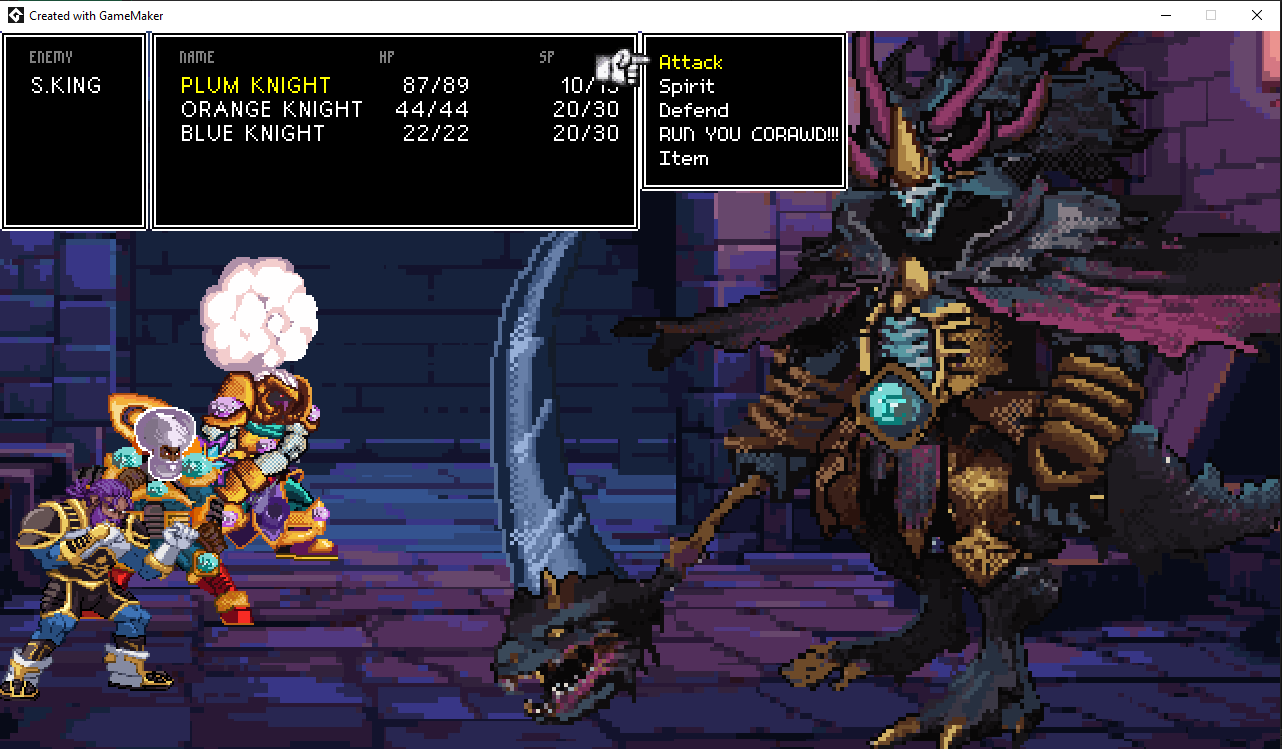Click the SP column header
This screenshot has width=1282, height=749.
[546, 57]
